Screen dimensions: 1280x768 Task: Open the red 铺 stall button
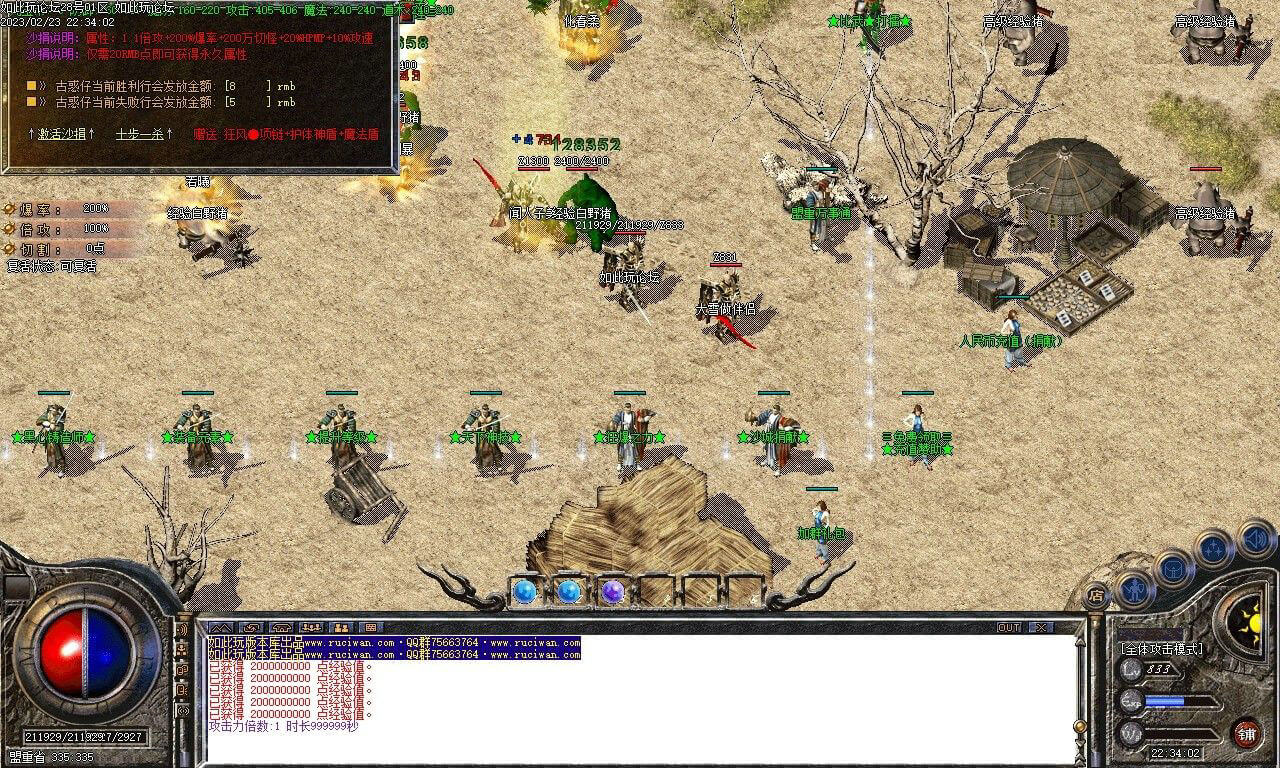1246,733
